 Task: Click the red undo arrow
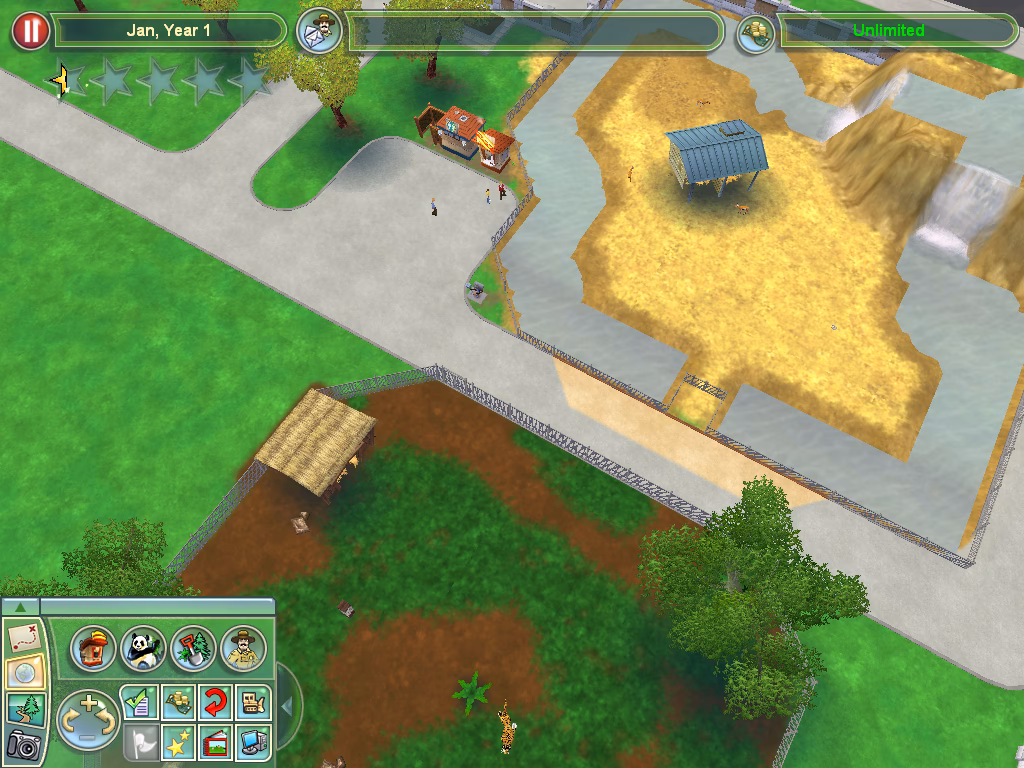pyautogui.click(x=215, y=702)
